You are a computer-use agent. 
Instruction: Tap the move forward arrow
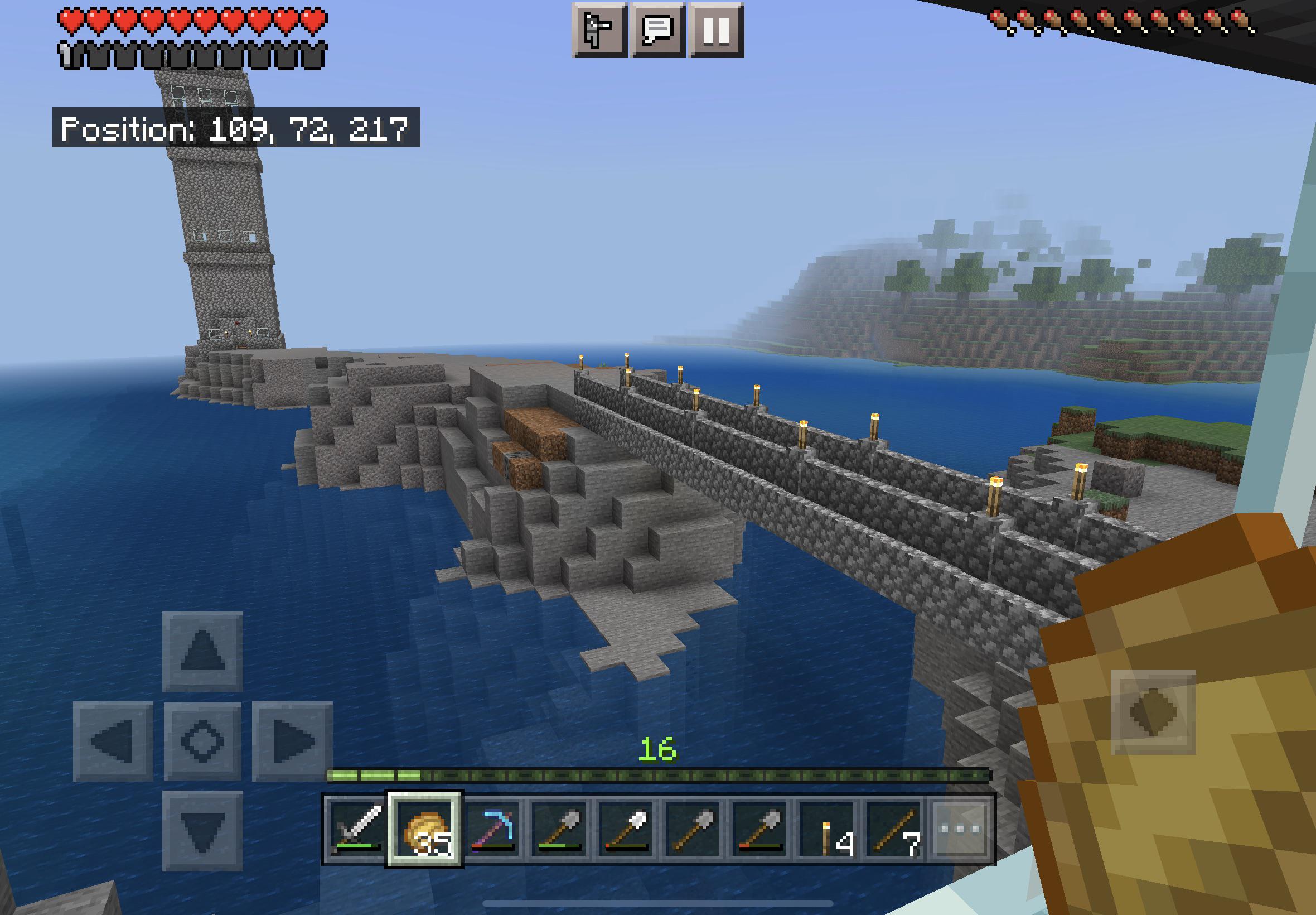(202, 651)
